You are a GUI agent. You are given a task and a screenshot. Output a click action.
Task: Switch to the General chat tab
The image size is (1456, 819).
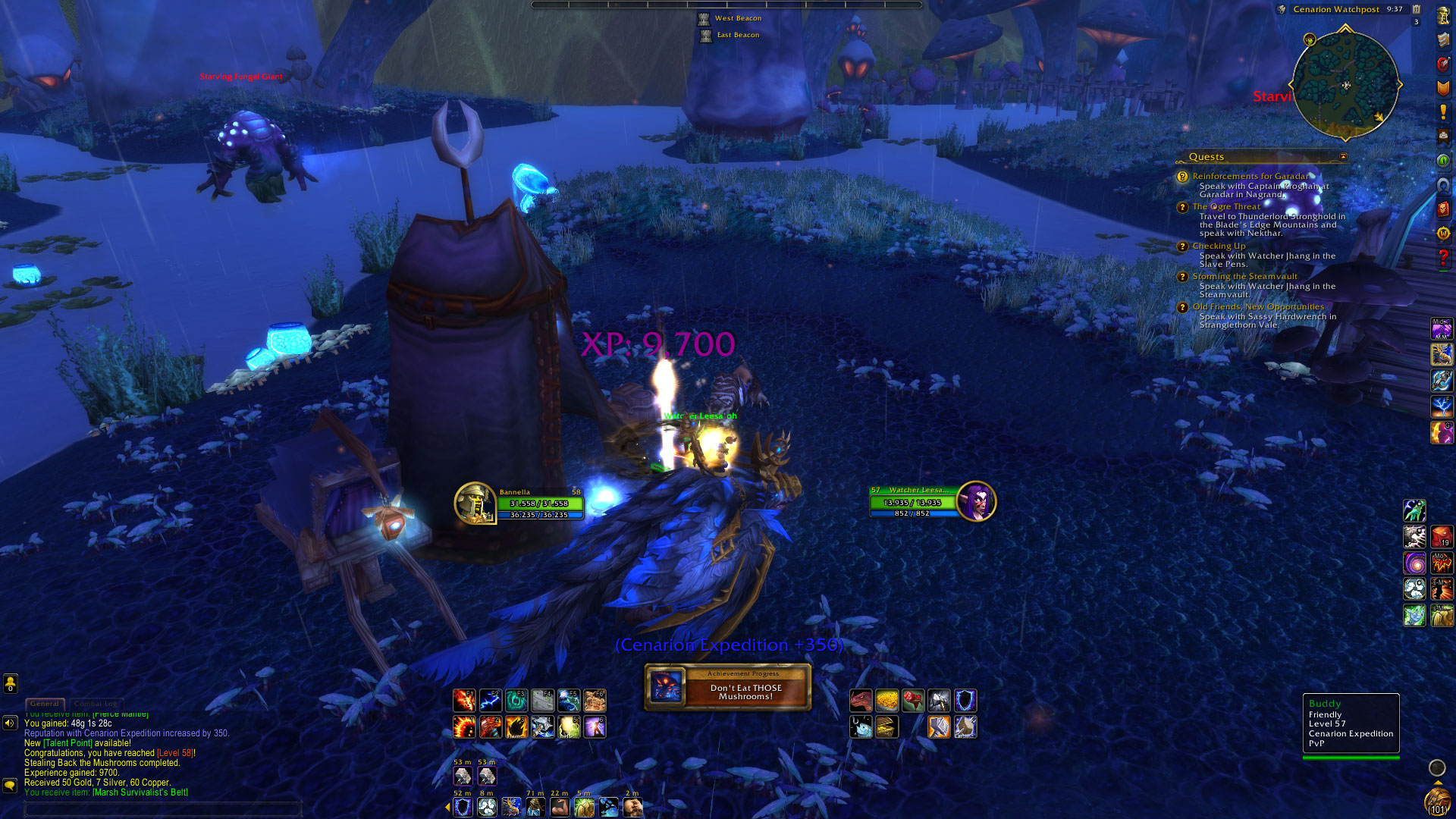[x=45, y=704]
